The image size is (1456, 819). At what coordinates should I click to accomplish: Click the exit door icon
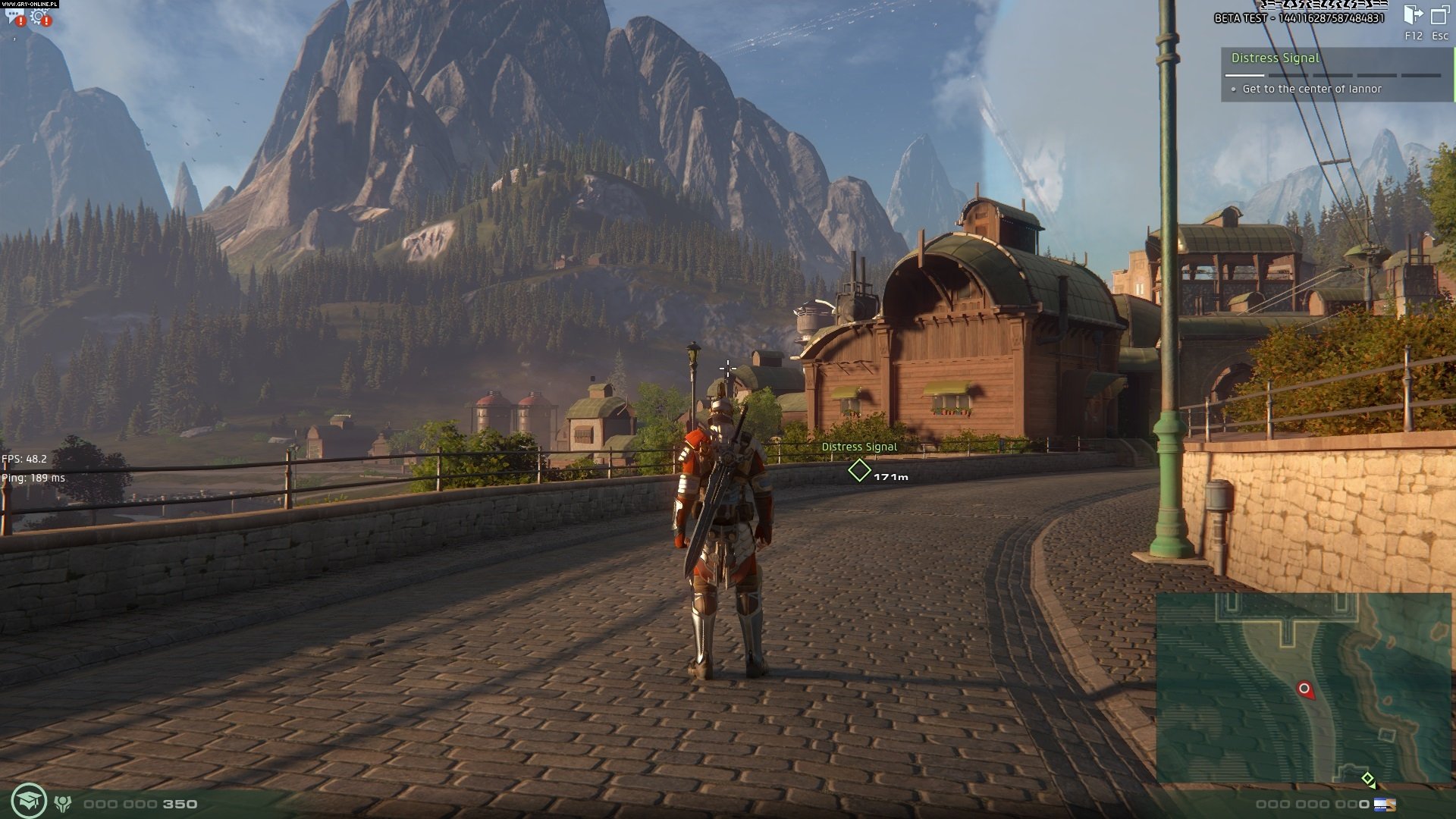[1413, 15]
